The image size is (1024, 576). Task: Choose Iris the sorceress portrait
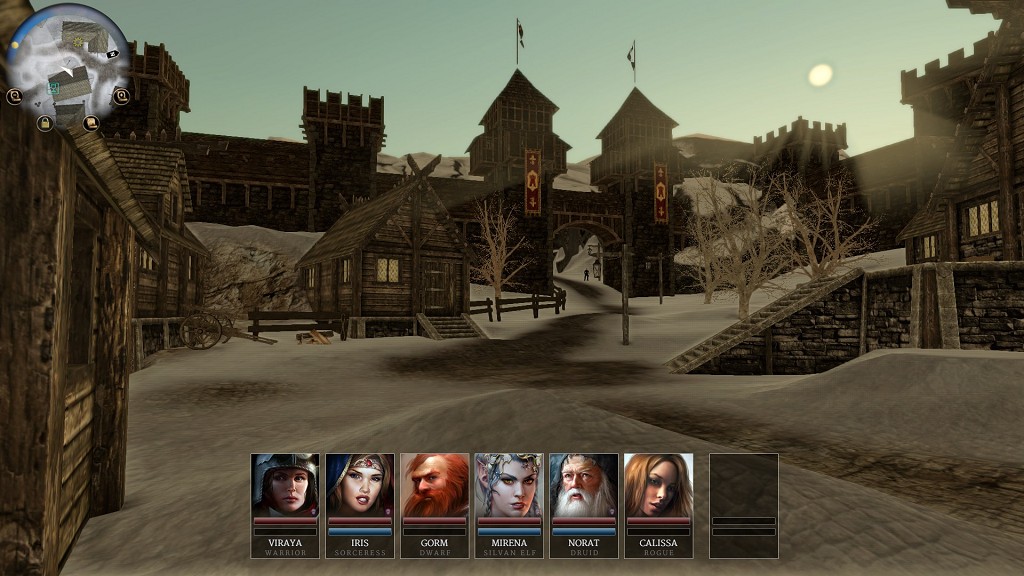pos(360,485)
